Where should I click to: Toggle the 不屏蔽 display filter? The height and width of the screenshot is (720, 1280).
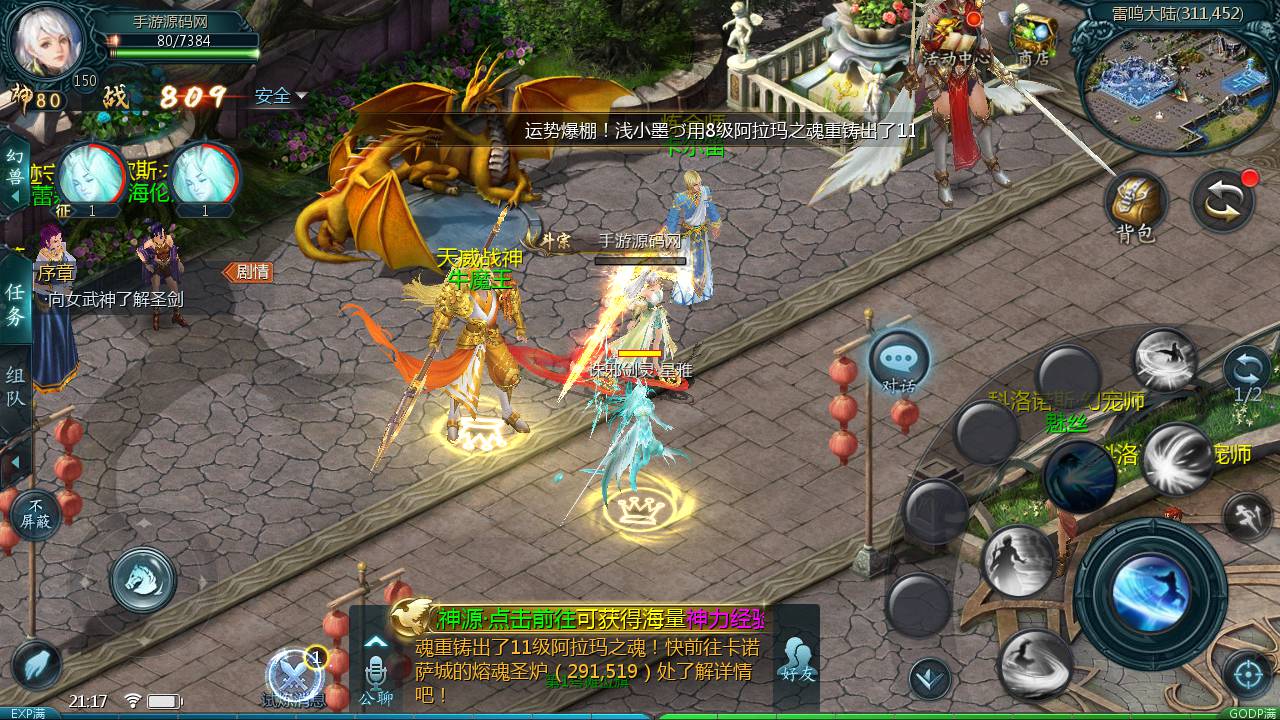pos(34,513)
